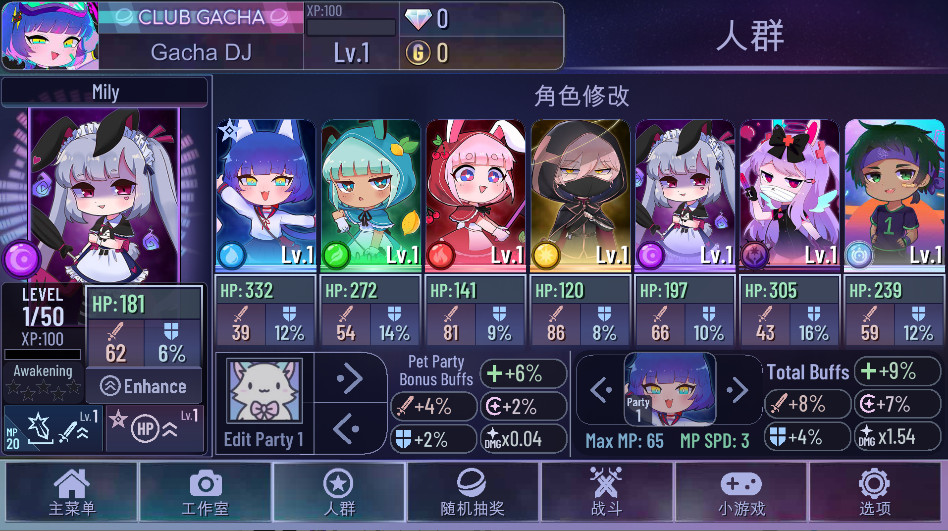Screen dimensions: 948x531
Task: Click Edit Party 1 pet button
Action: click(264, 402)
